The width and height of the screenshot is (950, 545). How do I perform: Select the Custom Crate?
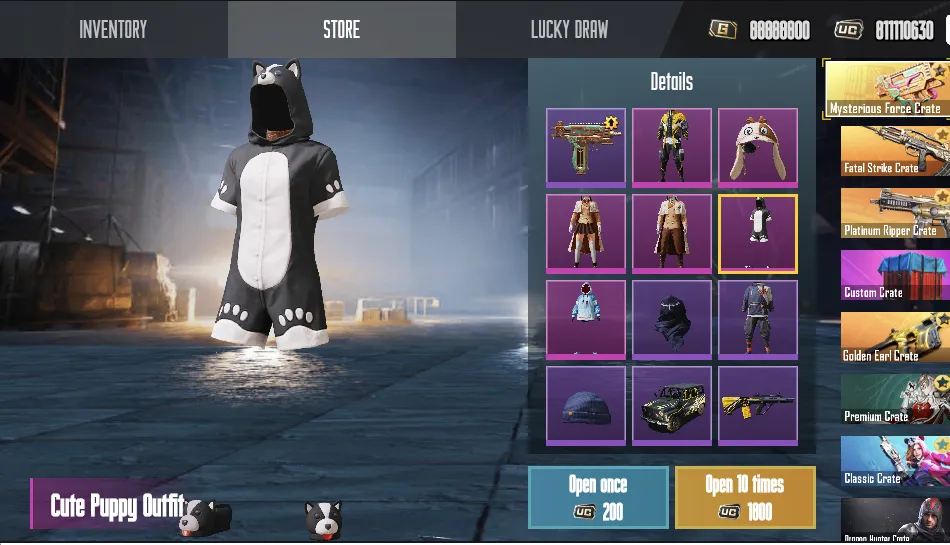coord(894,275)
